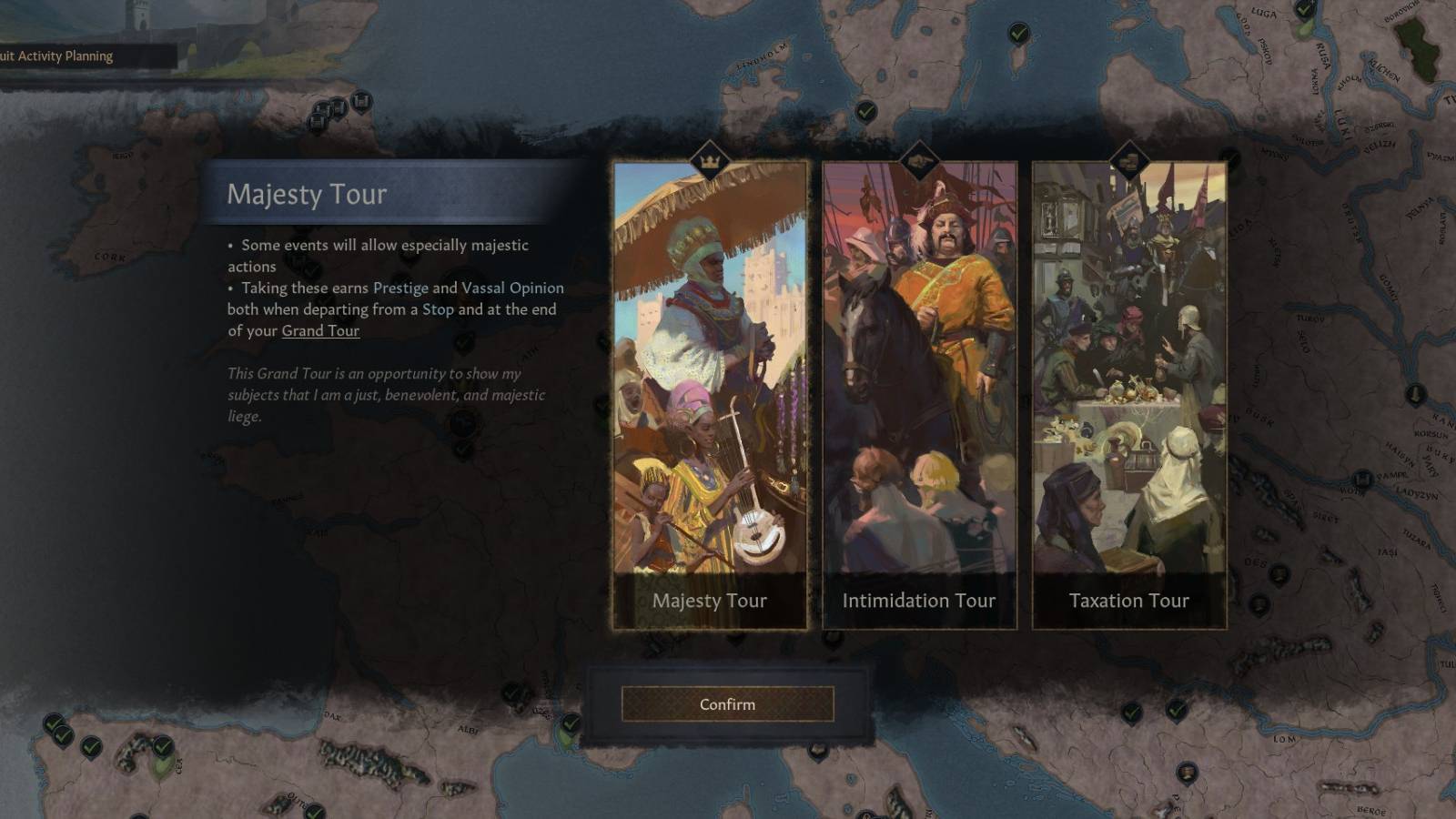Click the exclamation marker on the eastern map
This screenshot has height=819, width=1456.
[1415, 394]
